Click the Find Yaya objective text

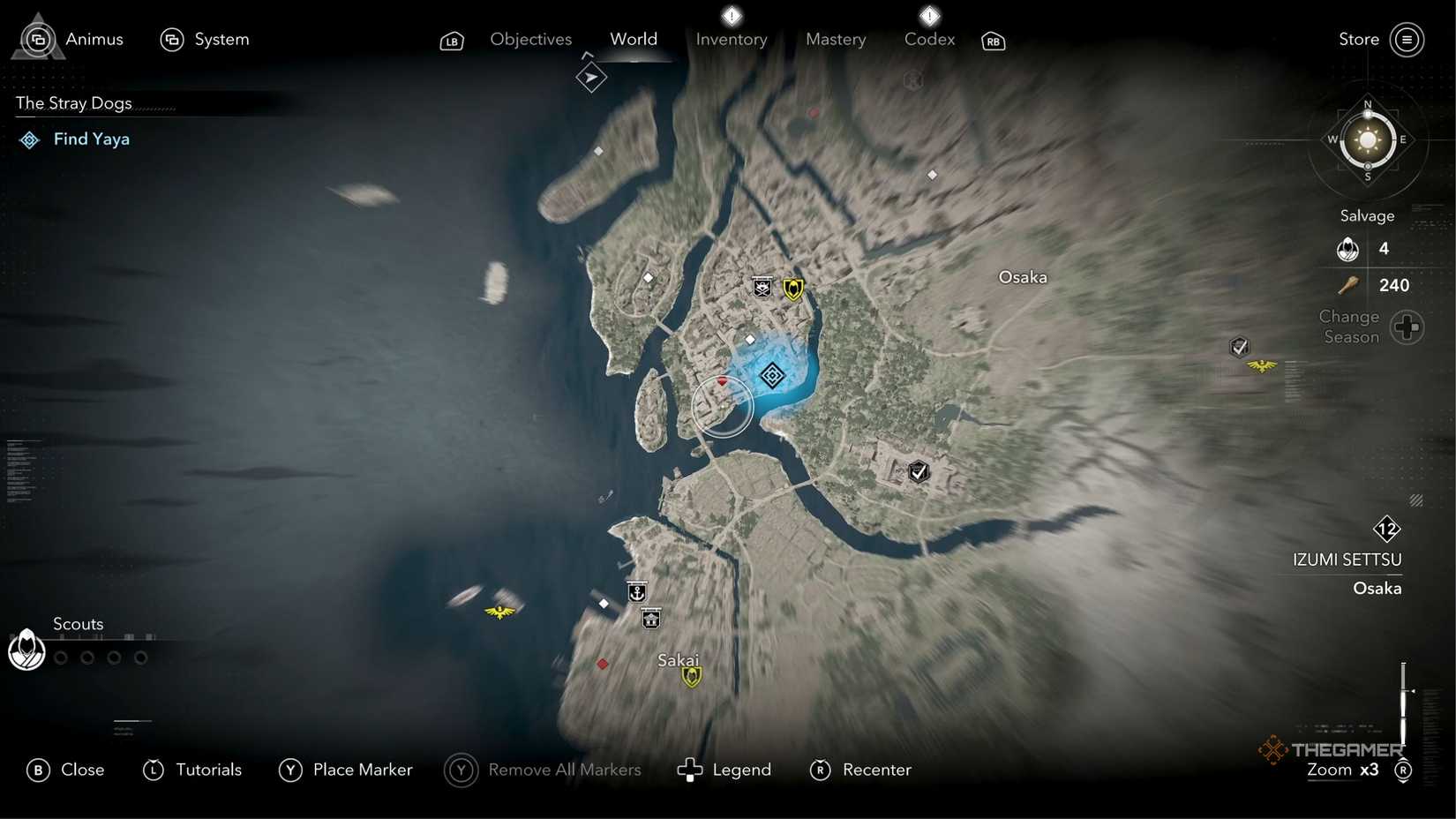pos(92,139)
